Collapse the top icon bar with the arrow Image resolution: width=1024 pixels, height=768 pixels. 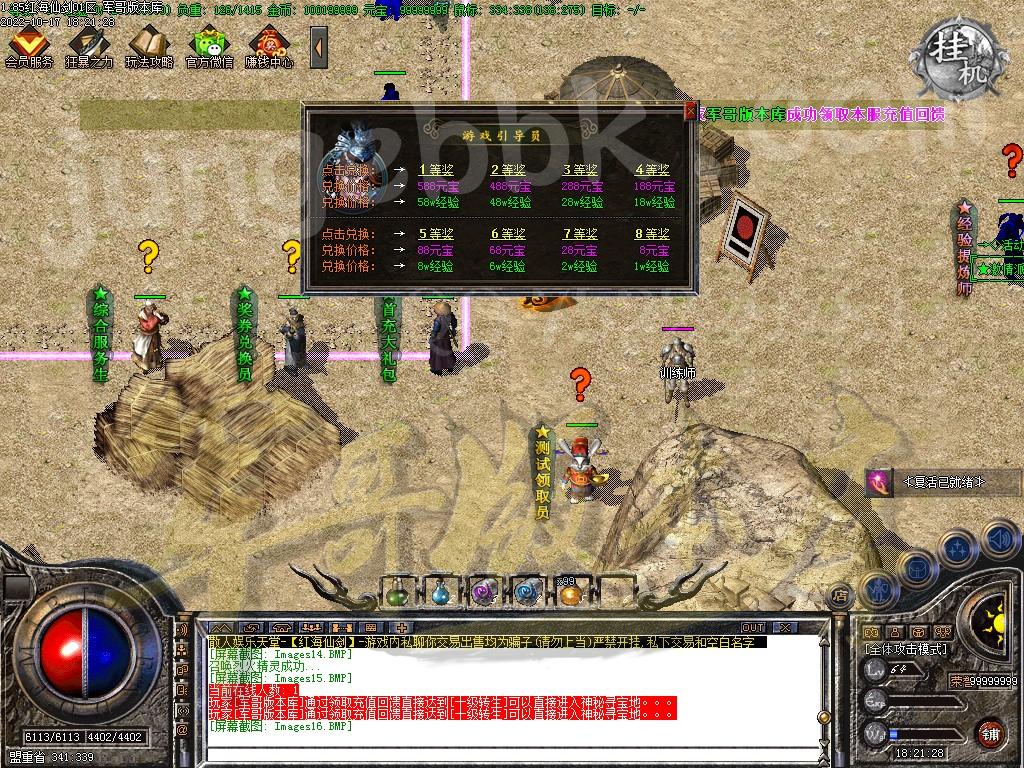pos(318,46)
